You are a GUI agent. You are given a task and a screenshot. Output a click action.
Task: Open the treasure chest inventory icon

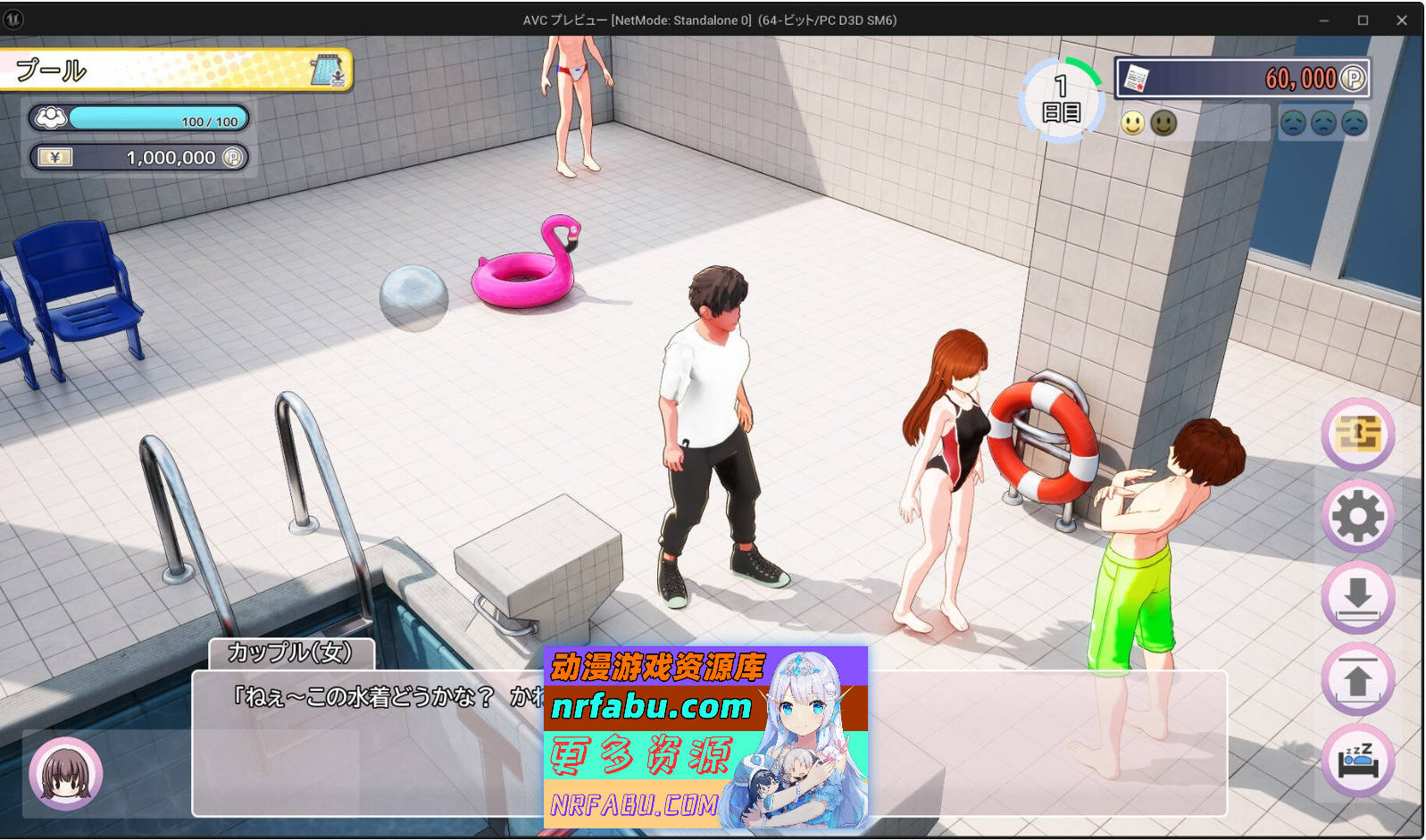pos(1357,435)
